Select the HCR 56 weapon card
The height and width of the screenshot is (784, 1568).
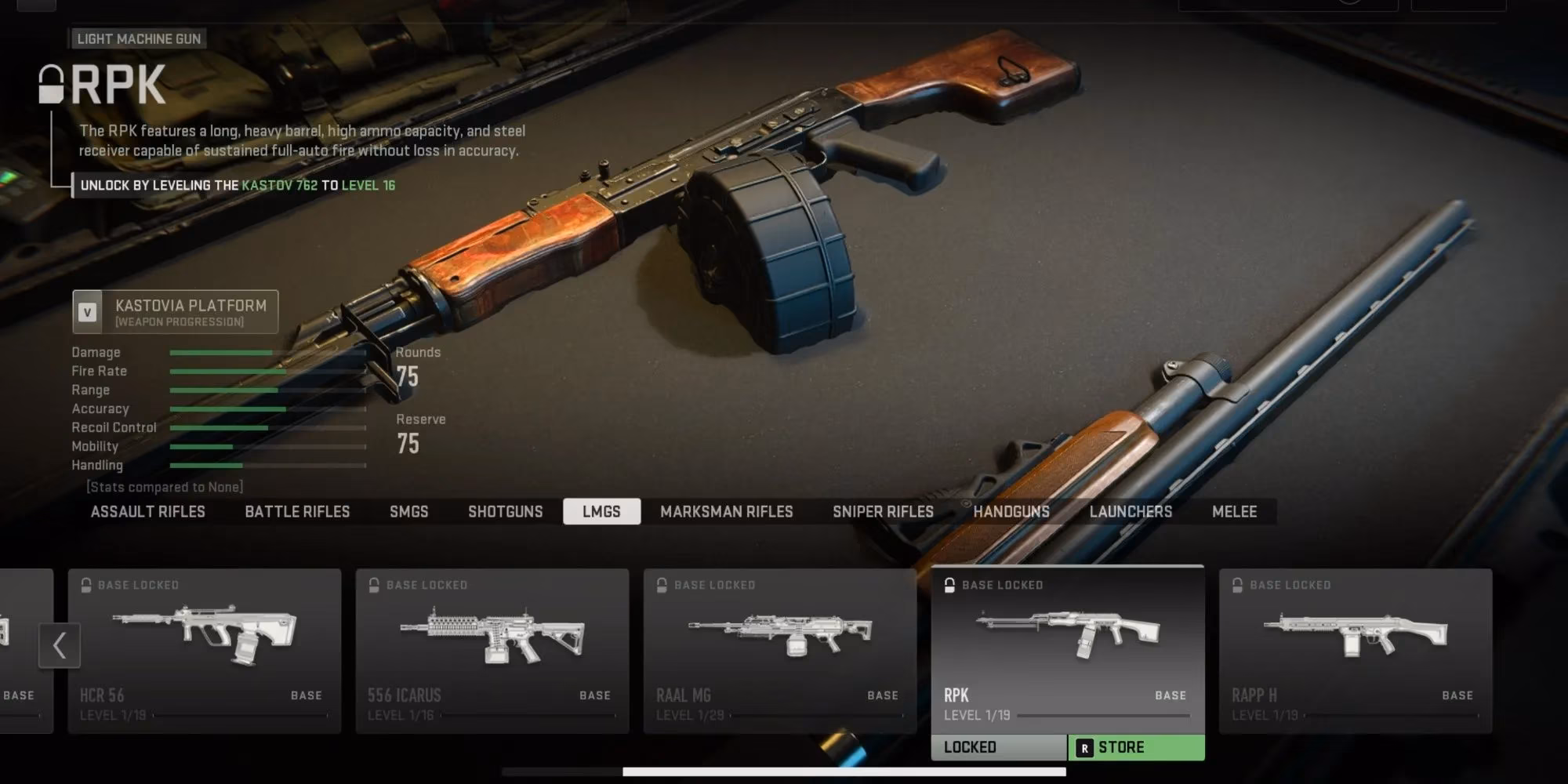tap(205, 651)
